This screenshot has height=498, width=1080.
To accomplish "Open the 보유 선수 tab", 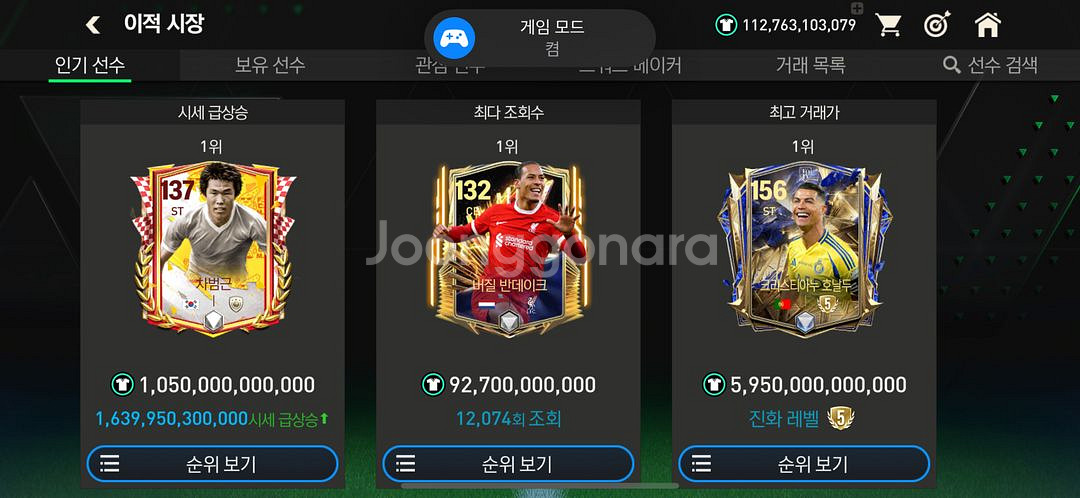I will coord(270,65).
